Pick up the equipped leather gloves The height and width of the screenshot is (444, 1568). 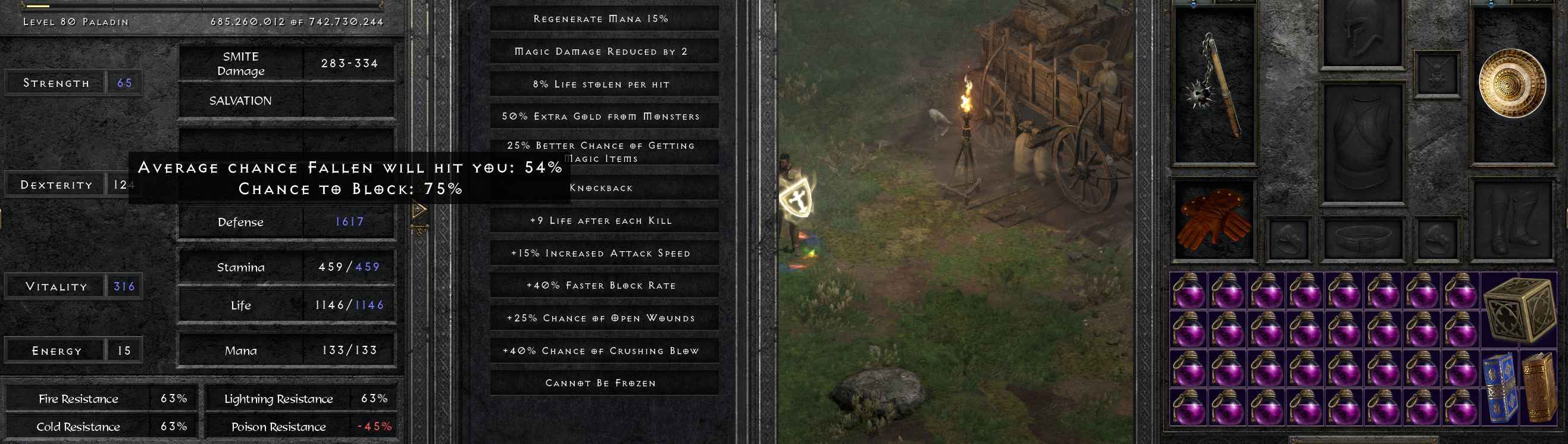click(x=1214, y=220)
